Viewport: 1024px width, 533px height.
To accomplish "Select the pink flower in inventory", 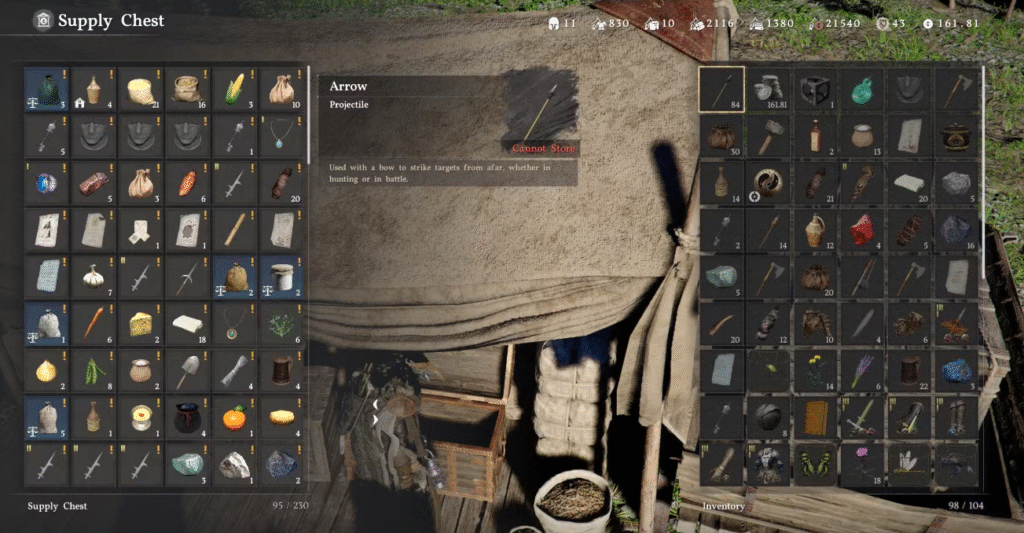I will tap(863, 462).
